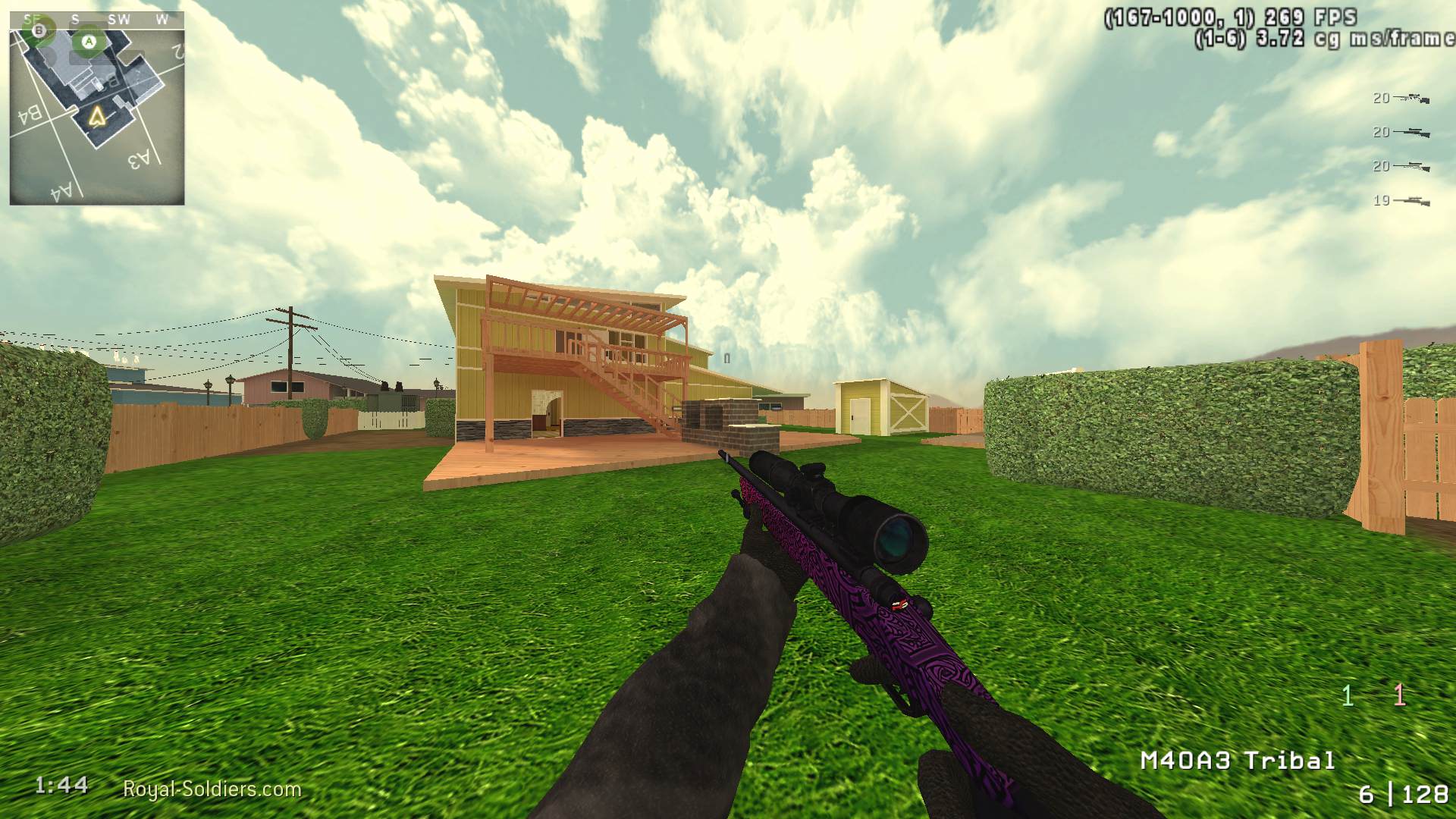The image size is (1456, 819).
Task: Click the M40A3 Tribal weapon label
Action: coord(1237,760)
